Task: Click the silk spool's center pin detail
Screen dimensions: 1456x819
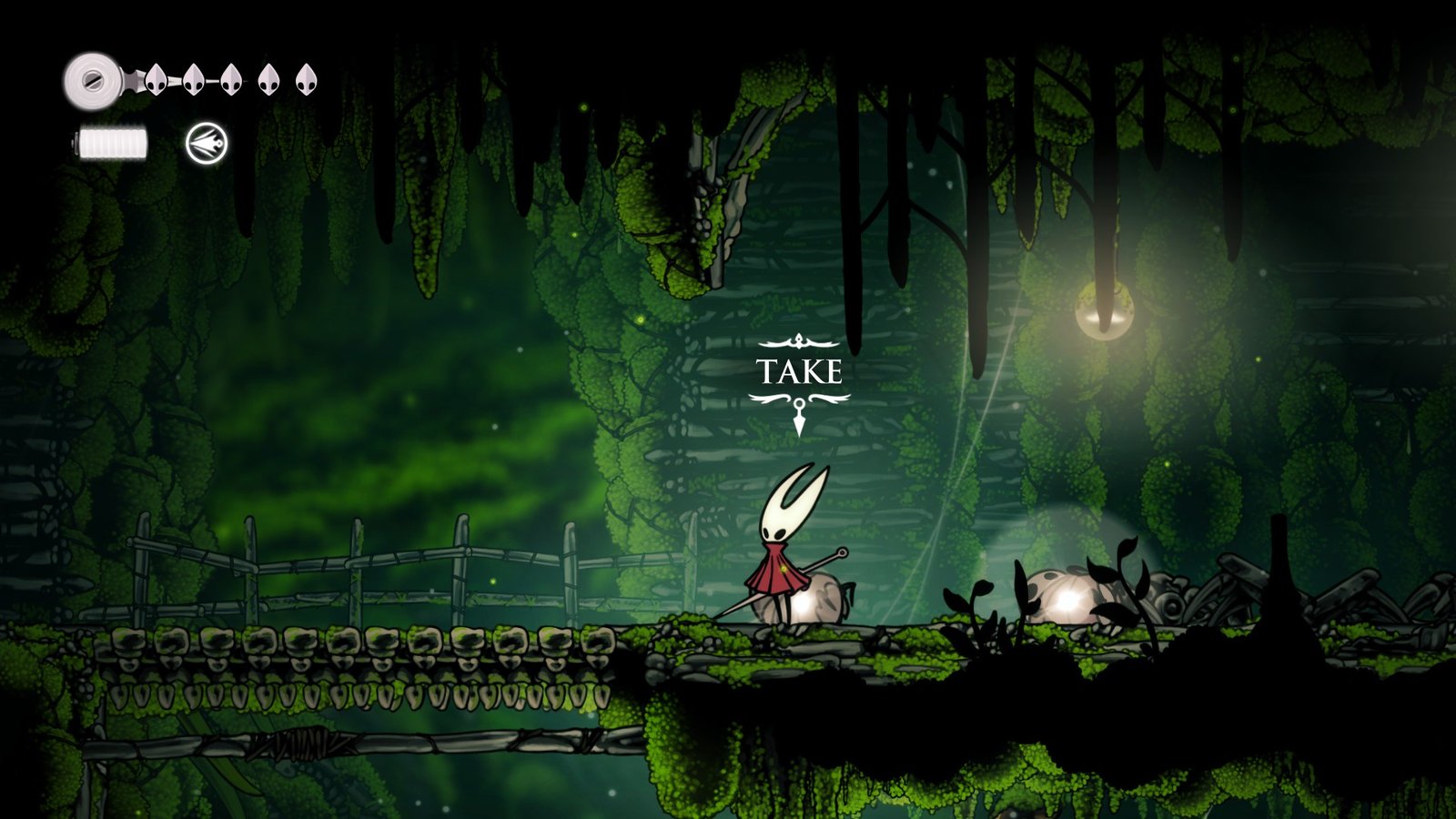Action: [x=93, y=79]
